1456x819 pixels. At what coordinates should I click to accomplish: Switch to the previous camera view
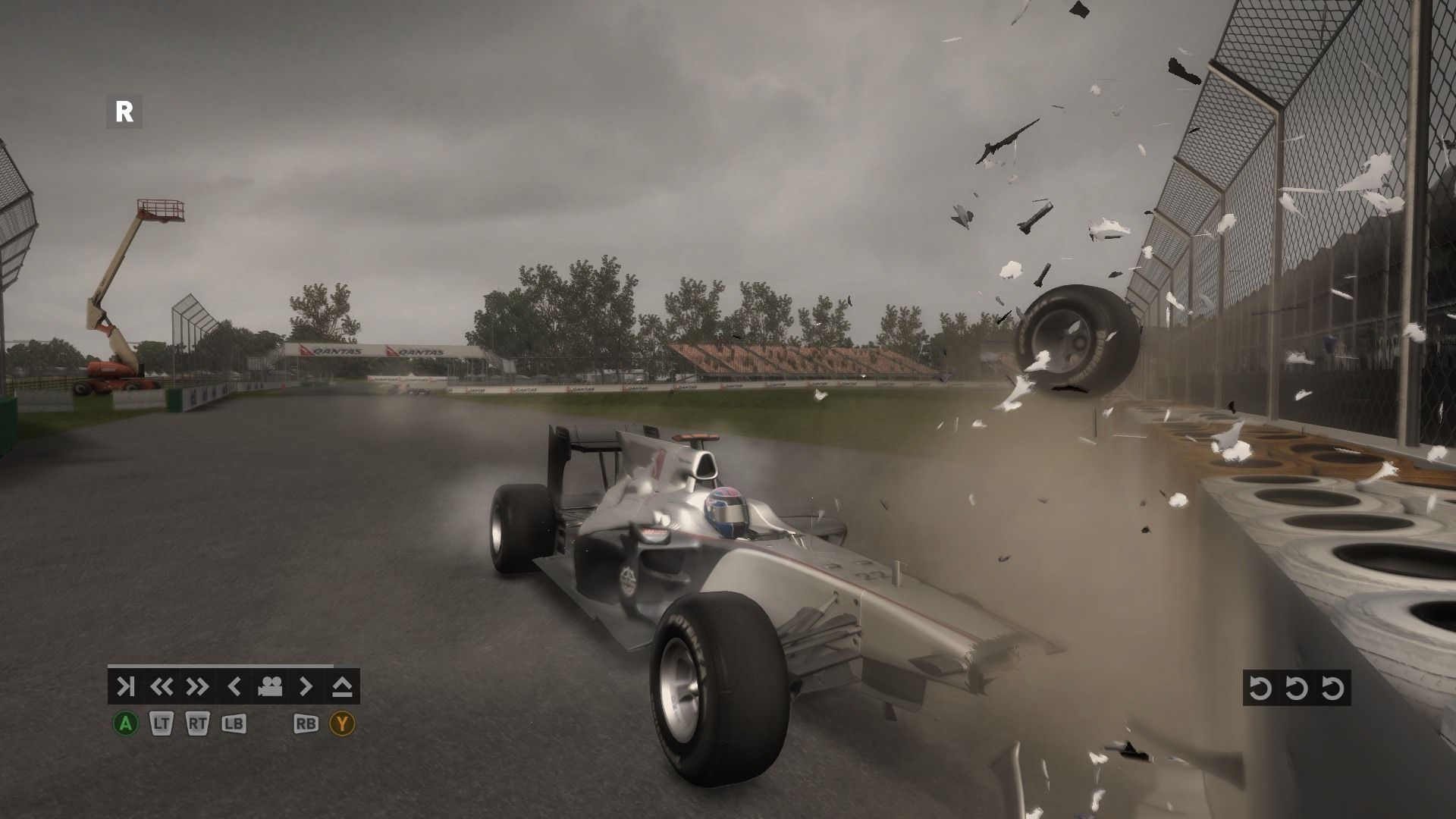click(234, 687)
